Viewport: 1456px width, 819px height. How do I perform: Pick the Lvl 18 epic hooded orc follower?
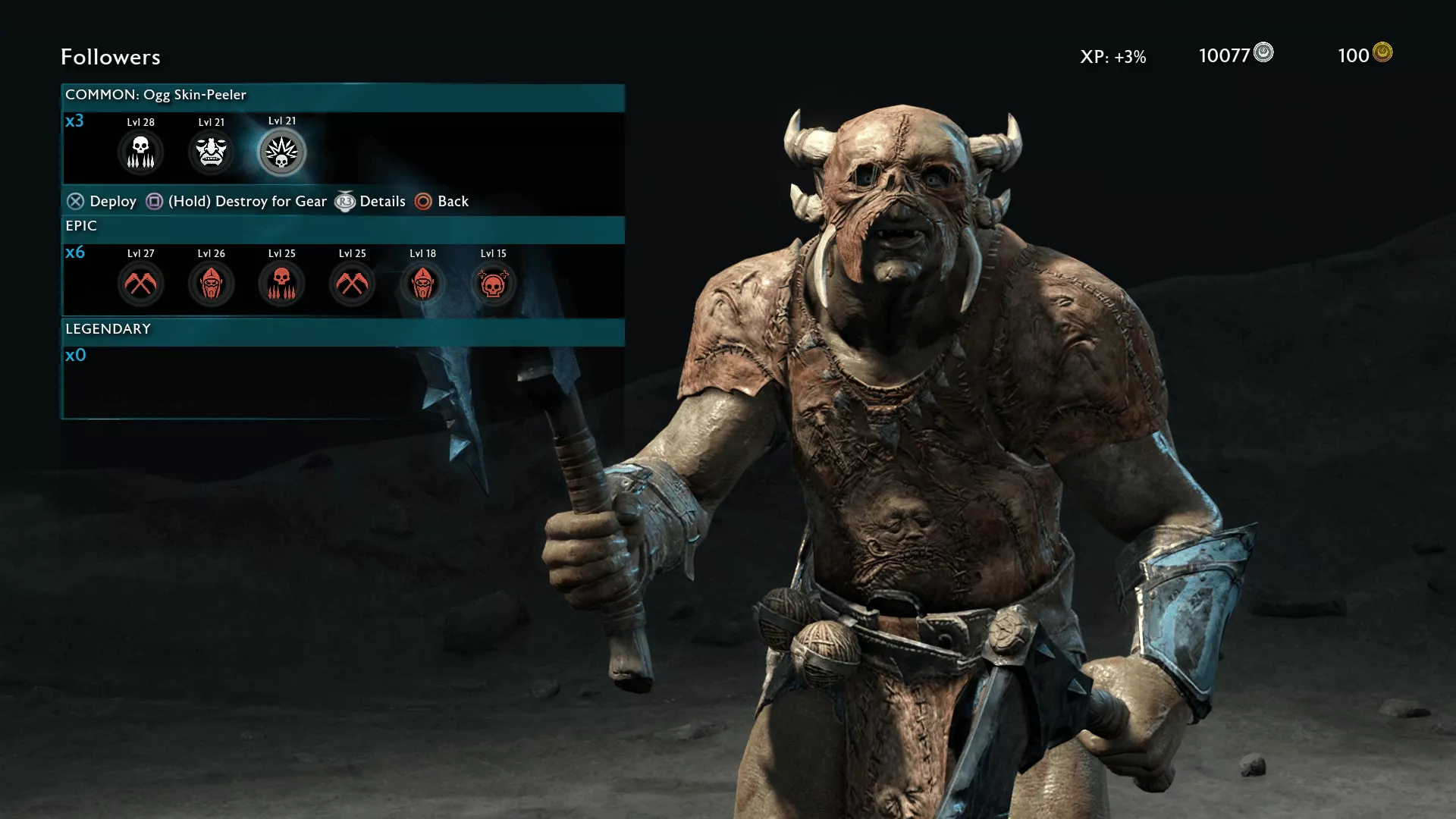click(x=422, y=284)
